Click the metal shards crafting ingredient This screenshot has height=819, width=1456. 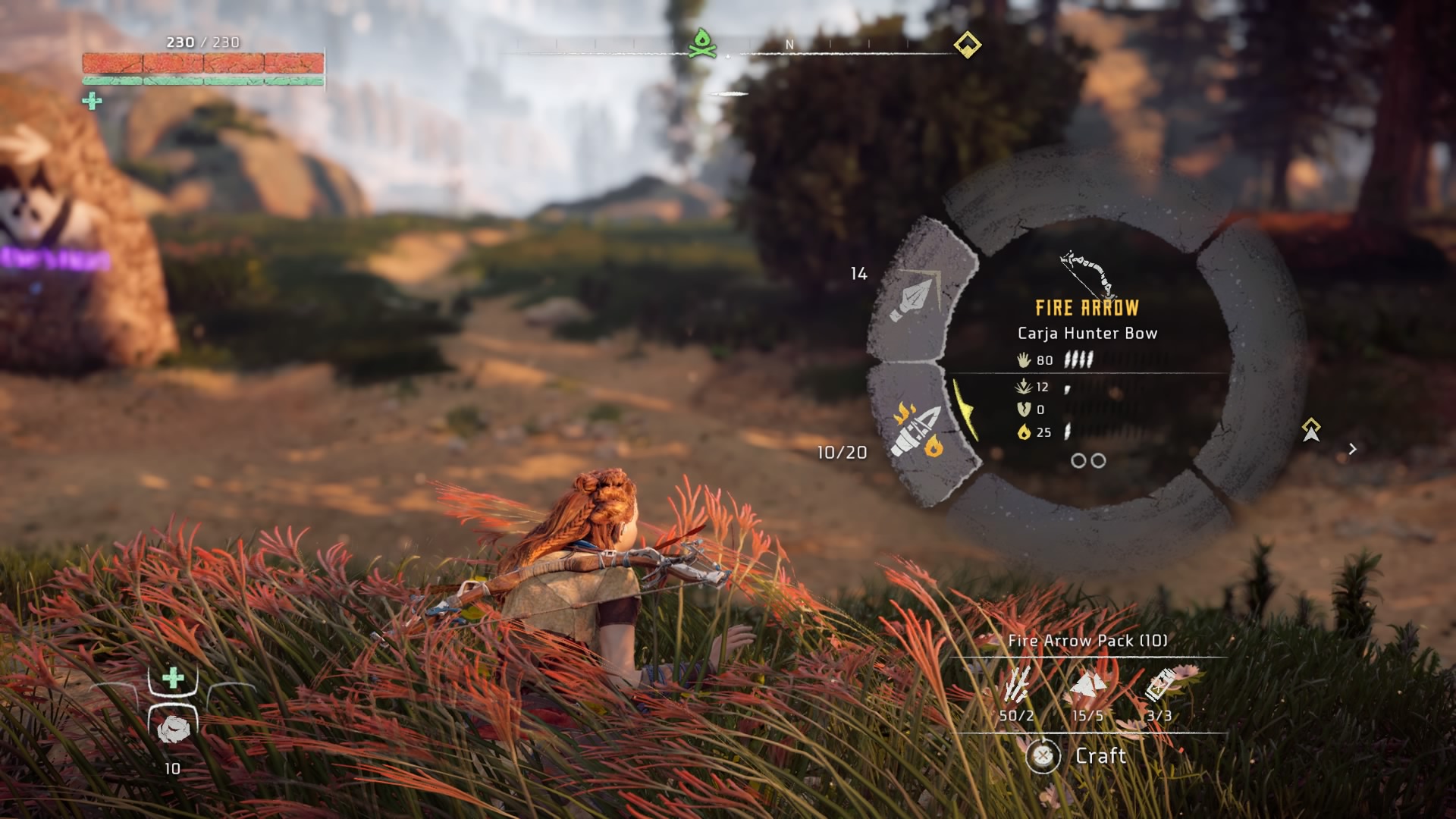1087,685
